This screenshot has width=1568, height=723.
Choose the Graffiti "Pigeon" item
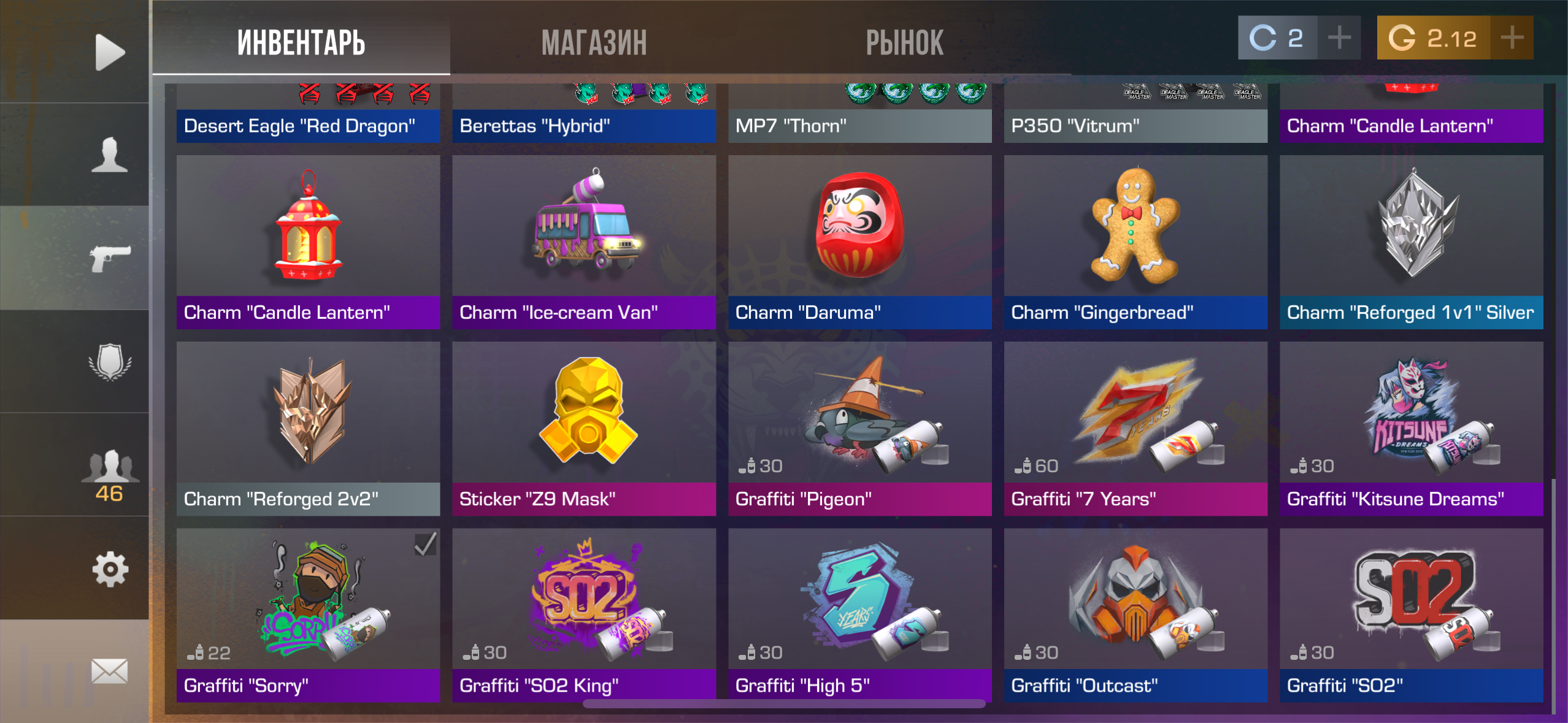tap(859, 428)
